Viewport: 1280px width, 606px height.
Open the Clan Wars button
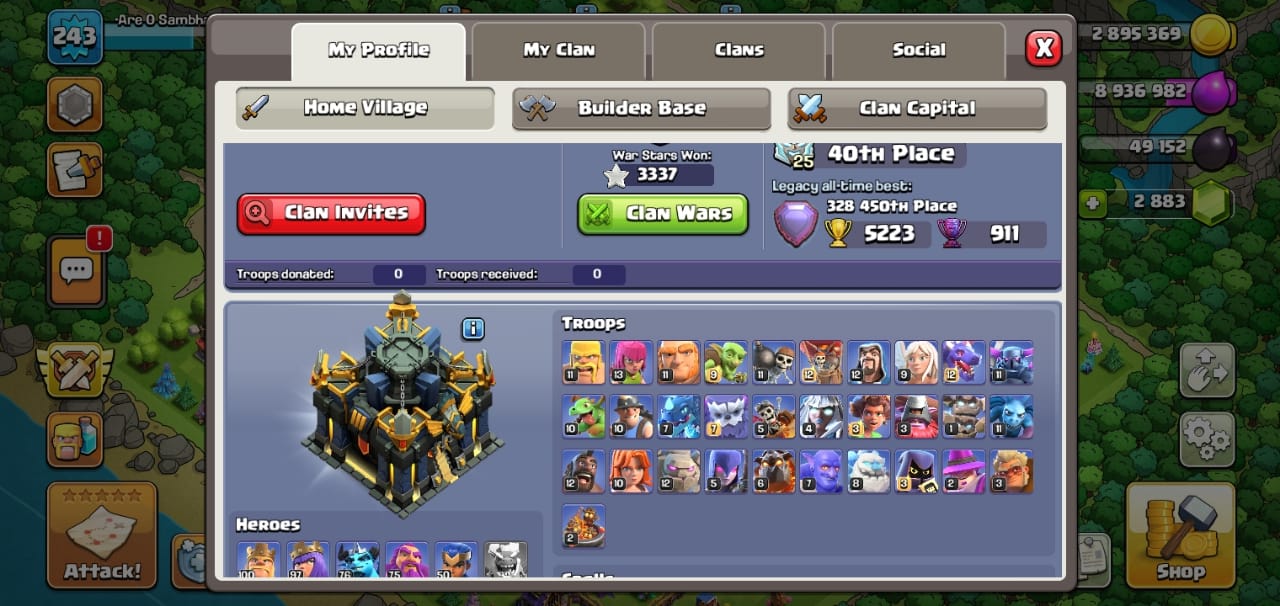point(663,213)
